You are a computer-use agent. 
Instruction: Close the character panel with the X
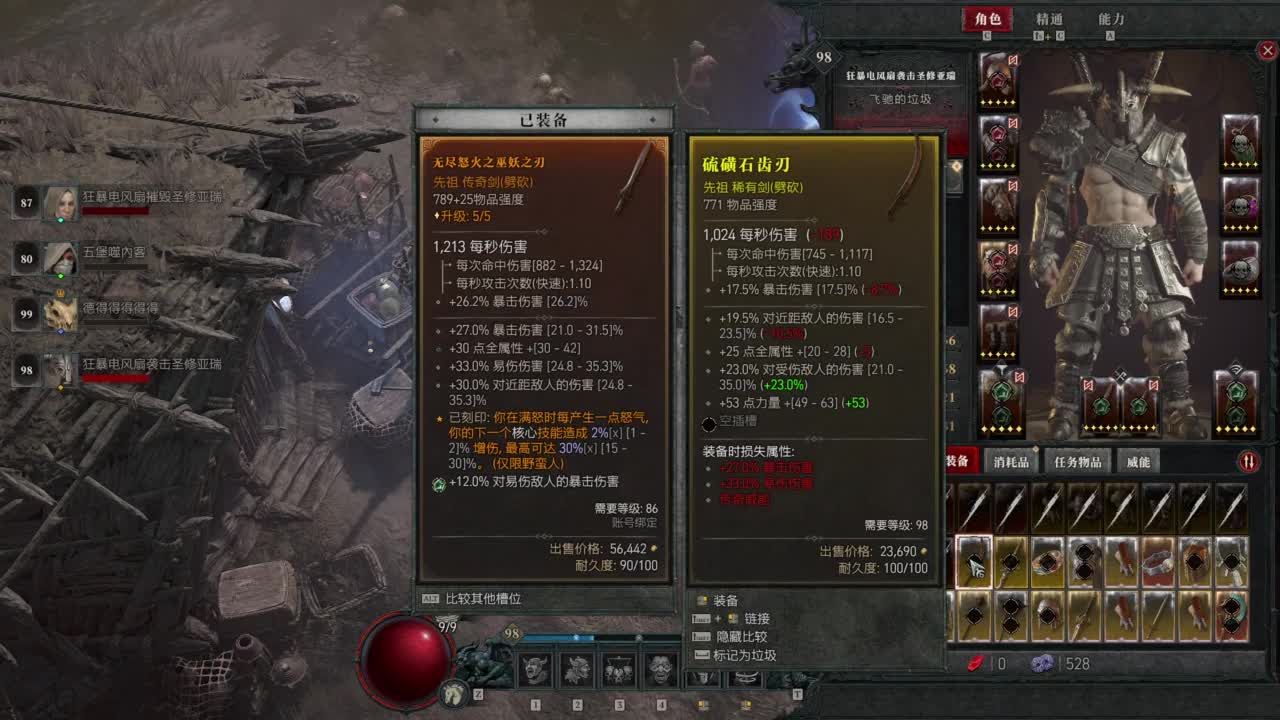(x=1267, y=52)
